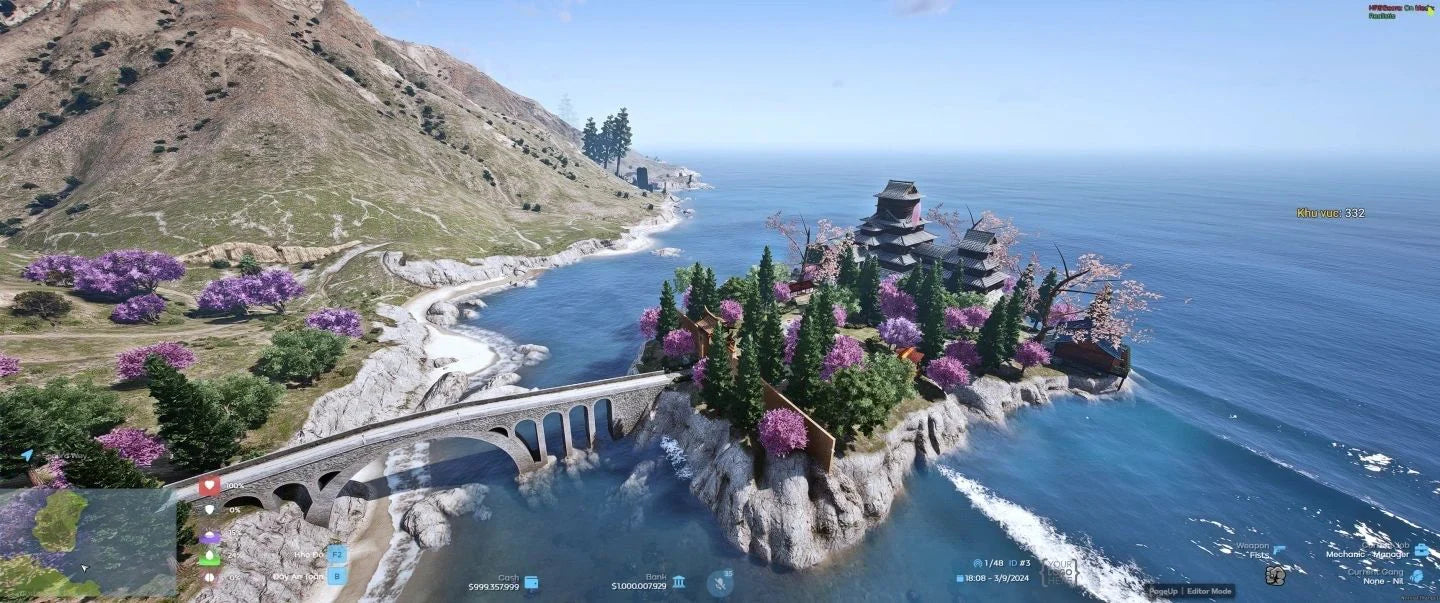
Task: Click the briefcase Current Job icon
Action: pyautogui.click(x=1420, y=550)
